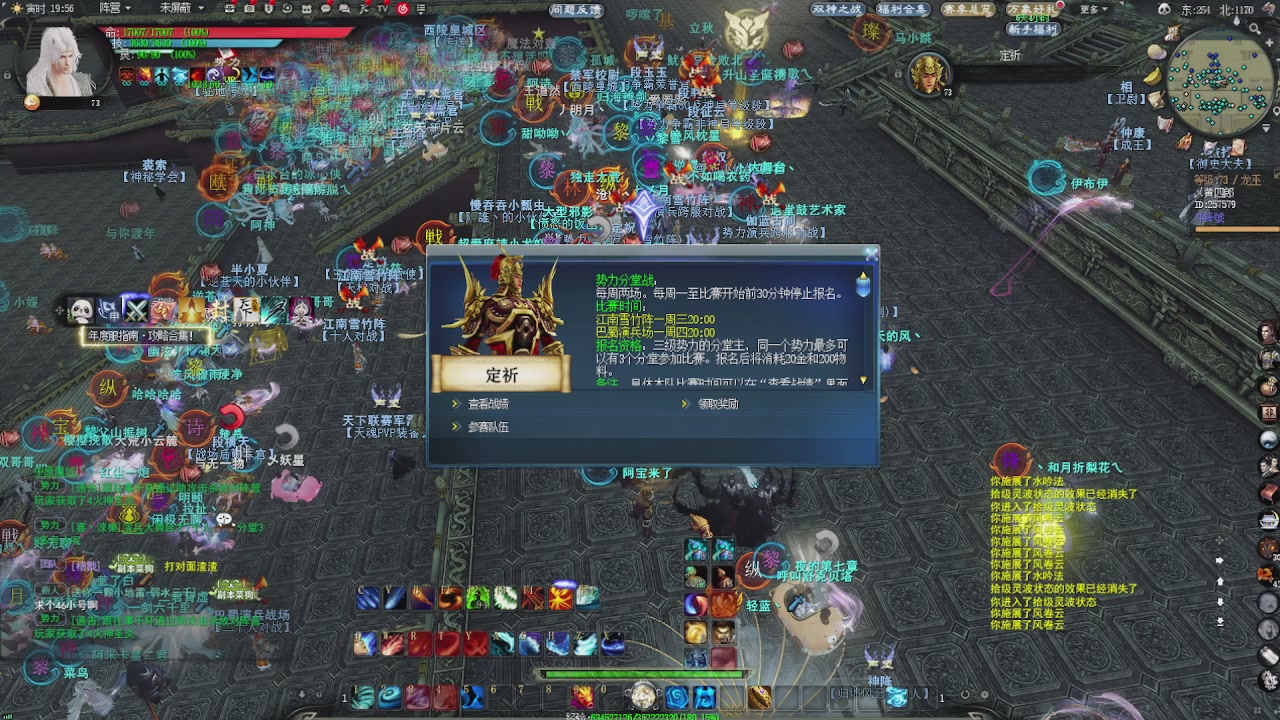1280x720 pixels.
Task: Expand the 更多 dropdown near the top-right
Action: click(1088, 7)
